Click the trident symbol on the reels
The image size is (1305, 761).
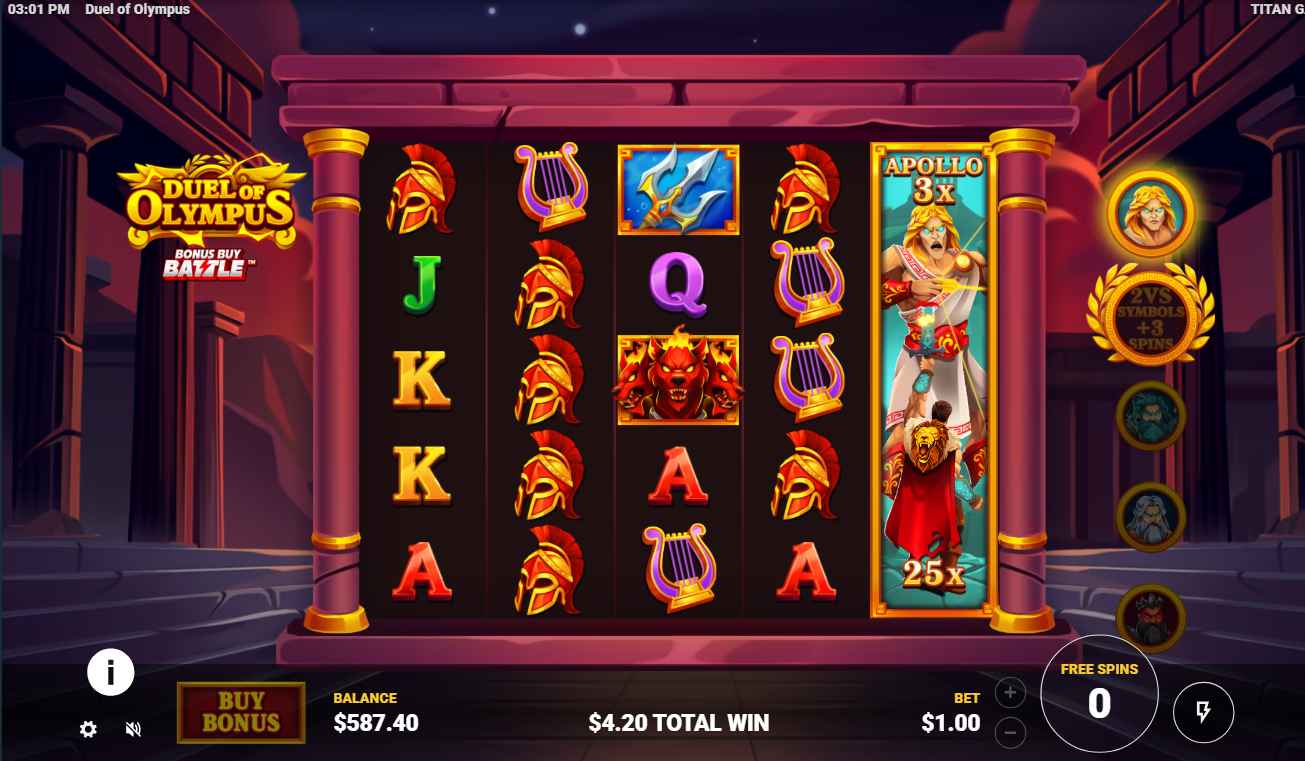678,188
